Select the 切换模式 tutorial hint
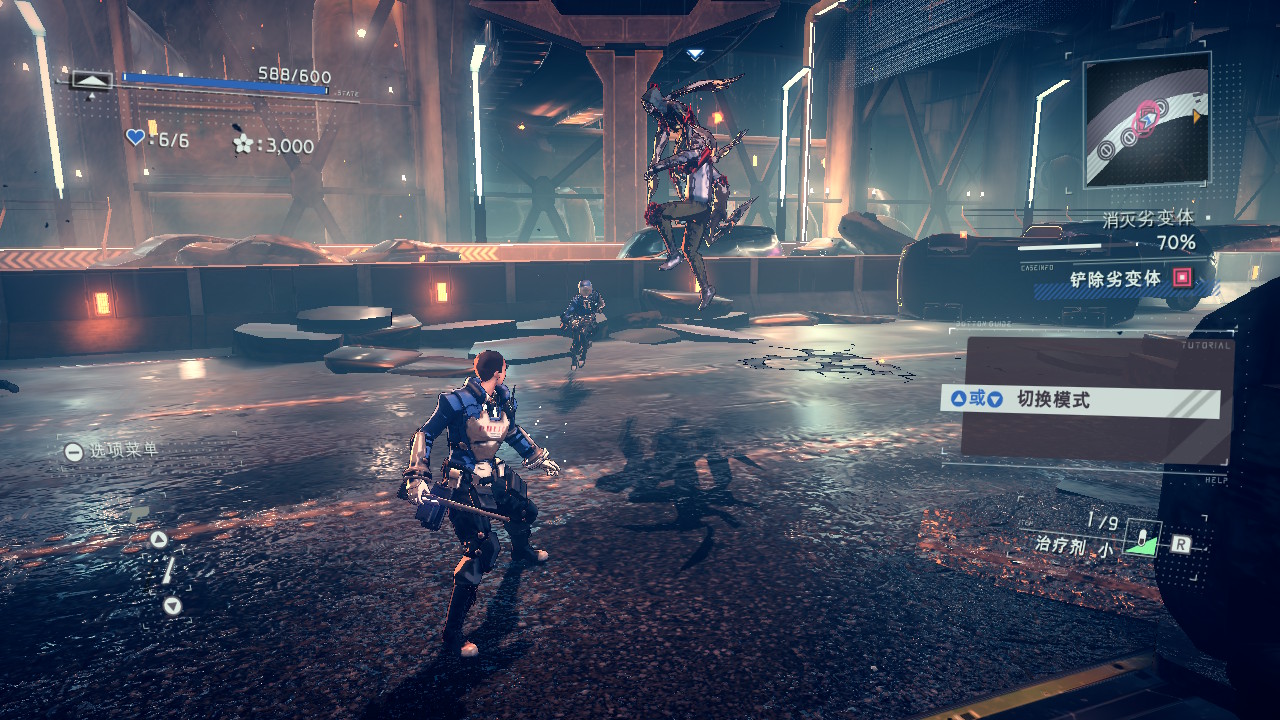 (1080, 400)
